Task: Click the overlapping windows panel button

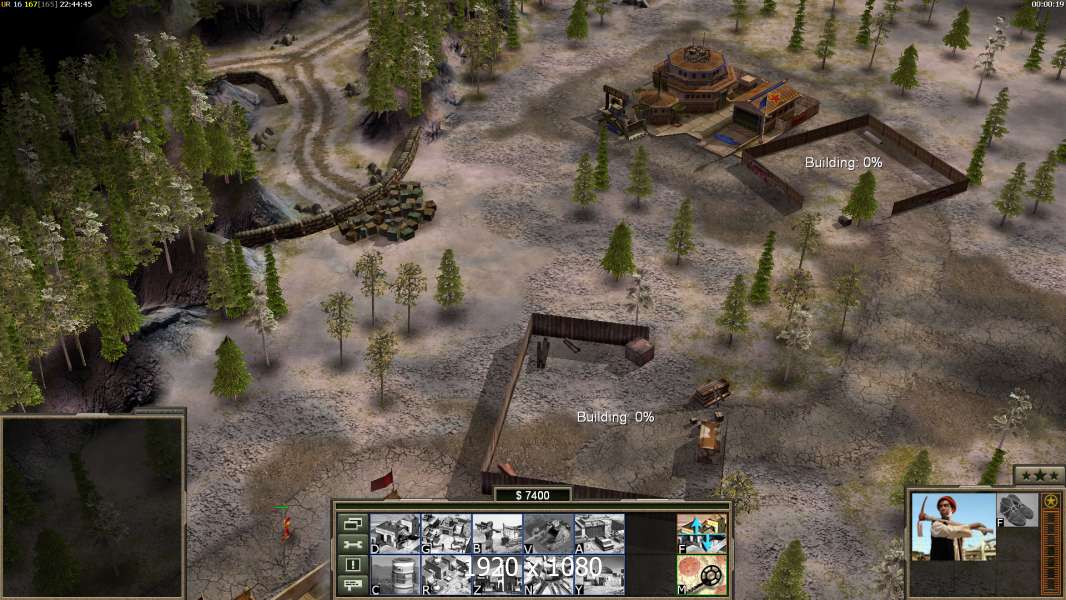Action: click(352, 523)
